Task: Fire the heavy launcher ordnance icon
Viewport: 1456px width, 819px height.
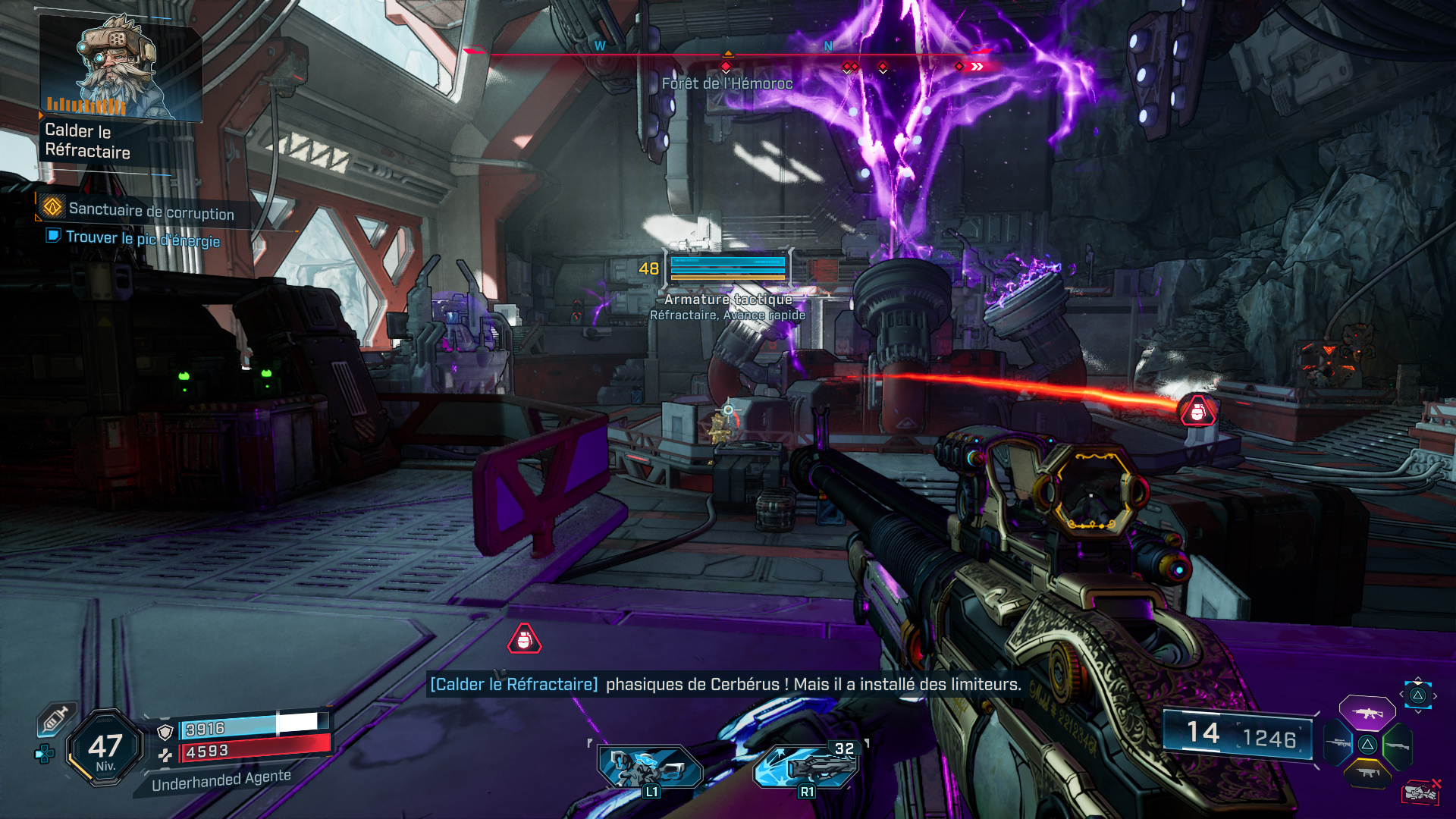Action: [807, 766]
